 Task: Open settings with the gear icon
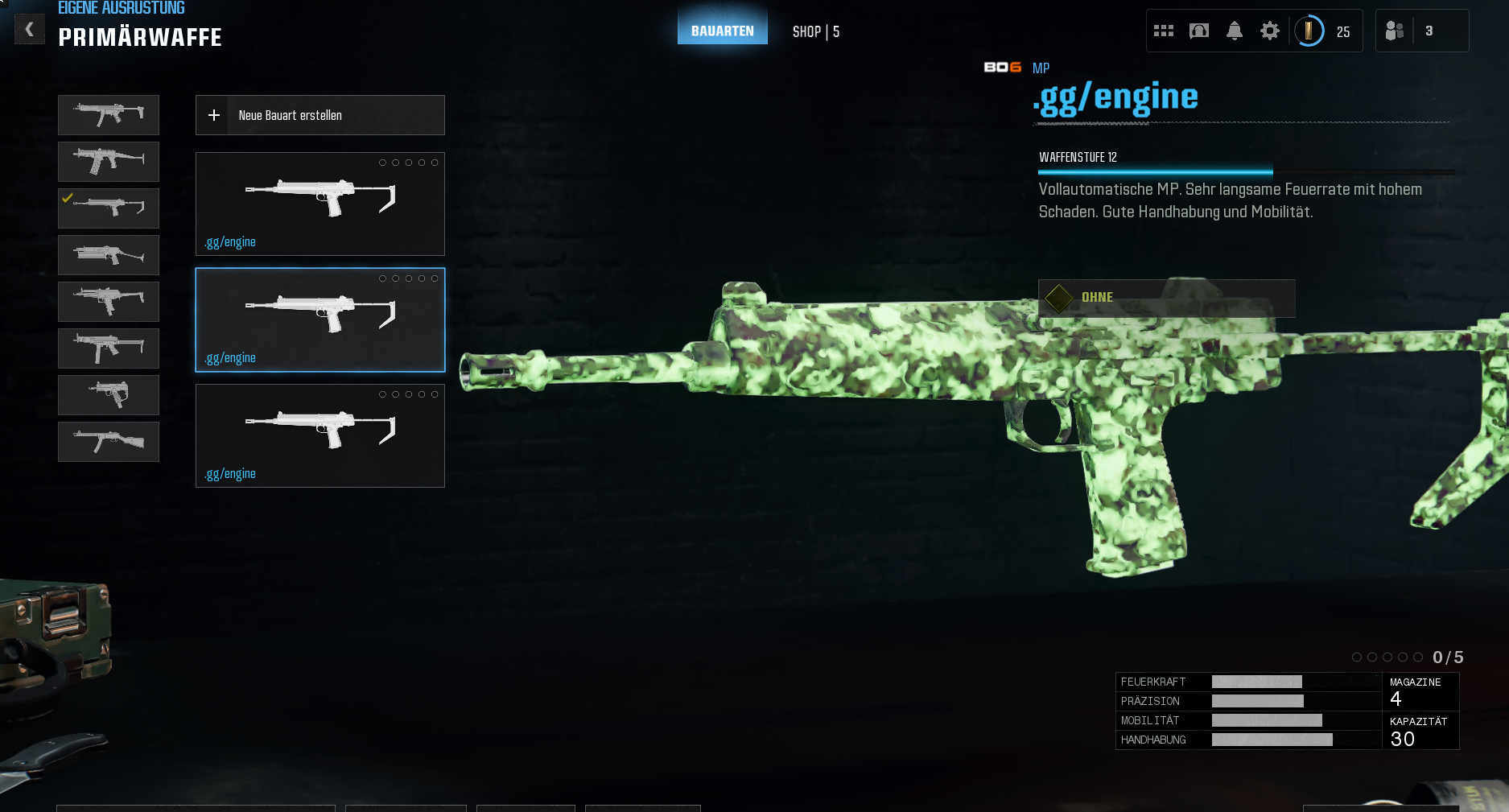coord(1269,31)
